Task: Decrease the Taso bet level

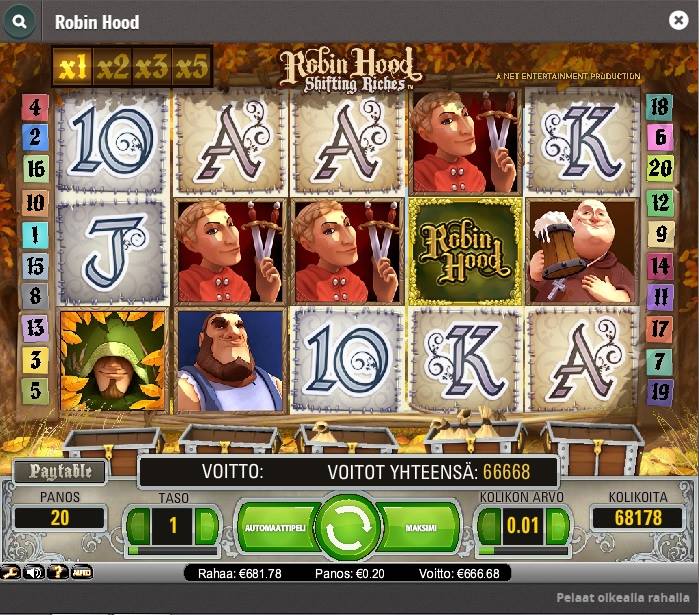Action: tap(139, 525)
